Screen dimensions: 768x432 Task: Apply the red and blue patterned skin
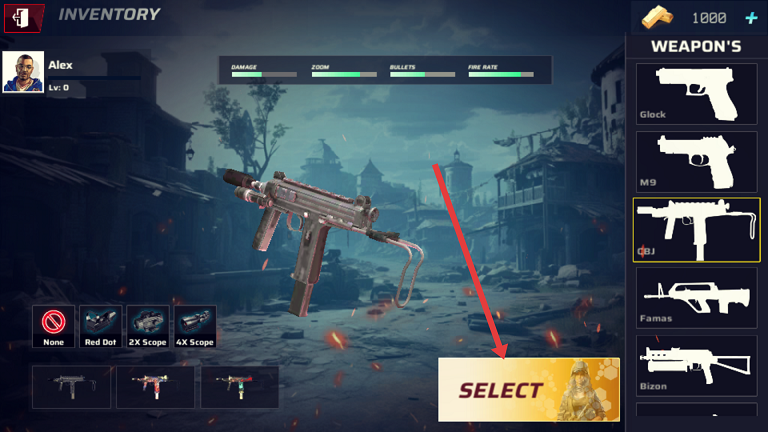(x=155, y=387)
